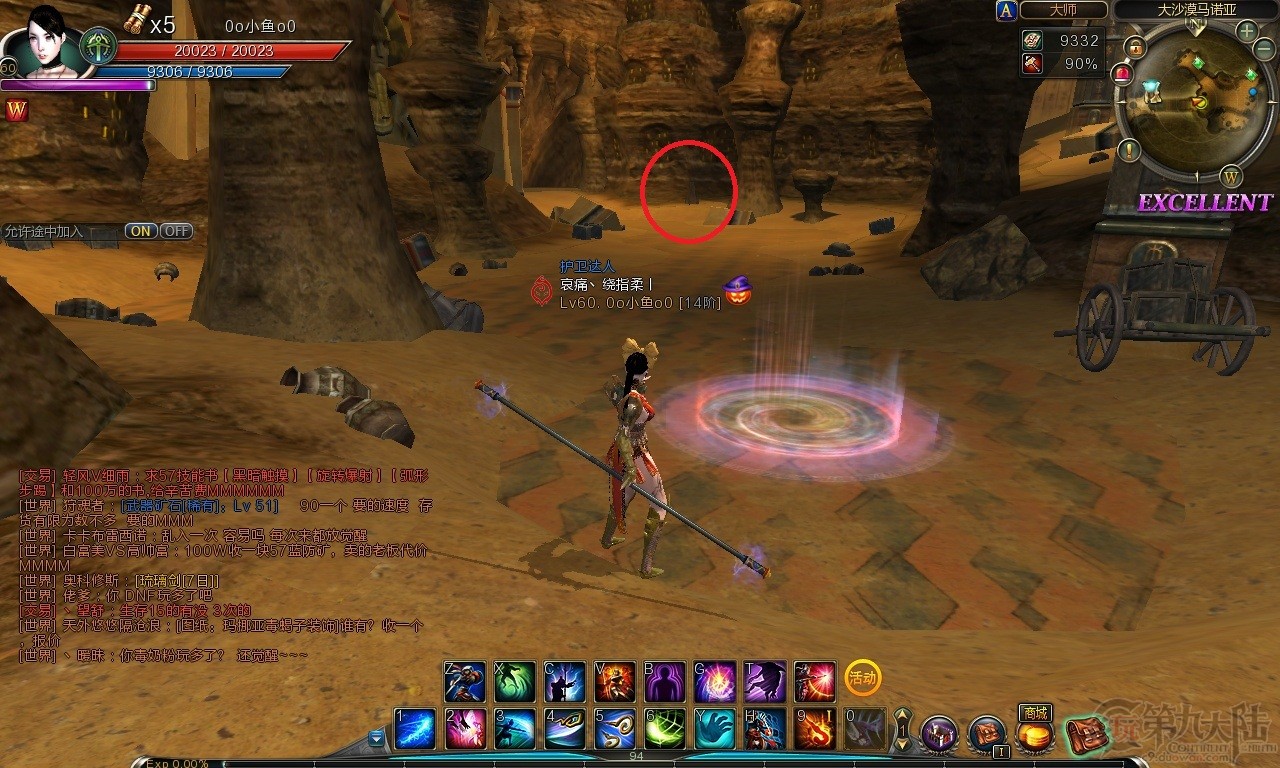Click the brown satchel icon marked I
Viewport: 1280px width, 768px height.
986,735
